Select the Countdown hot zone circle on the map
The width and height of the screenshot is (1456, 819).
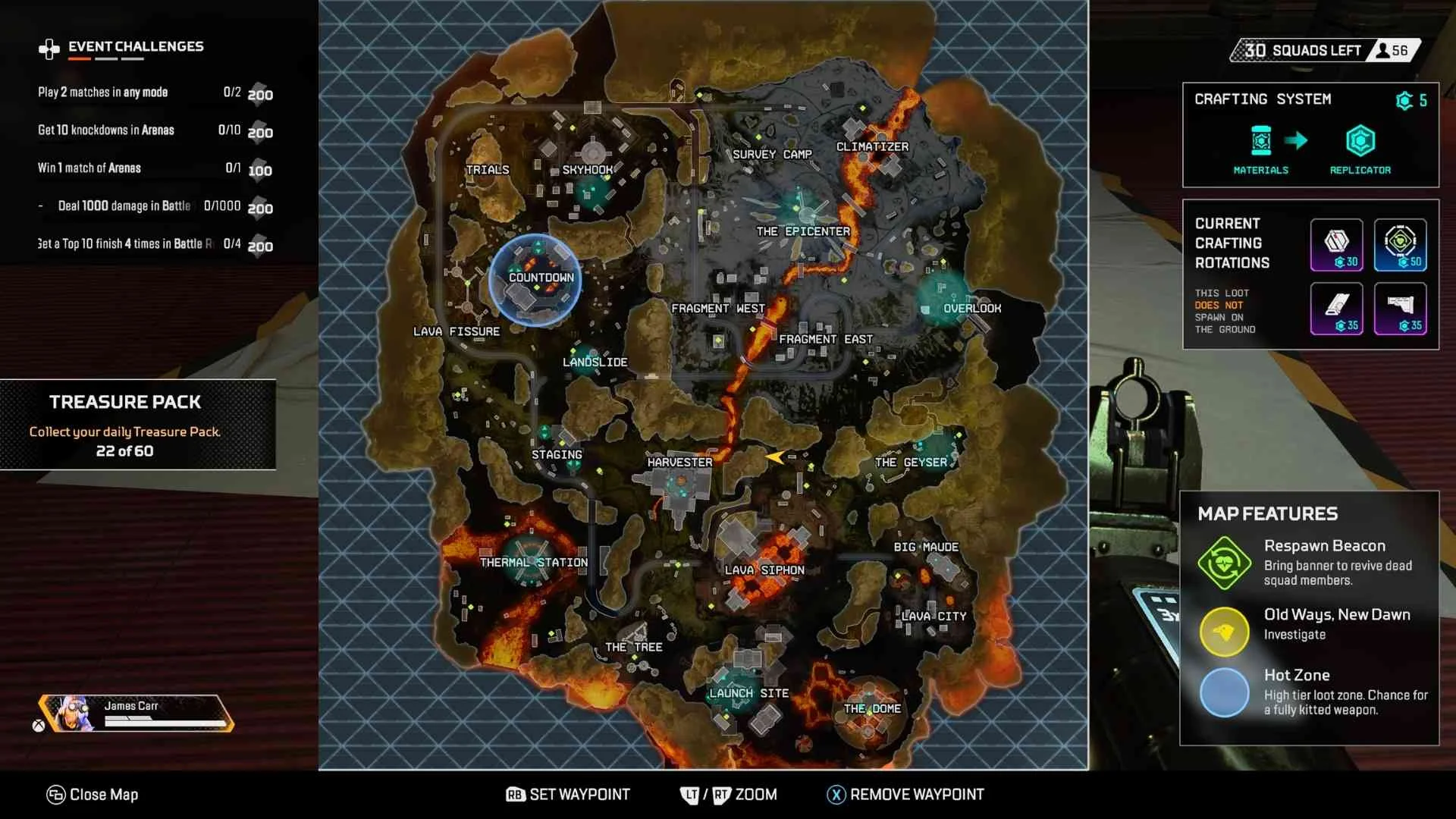pos(538,280)
